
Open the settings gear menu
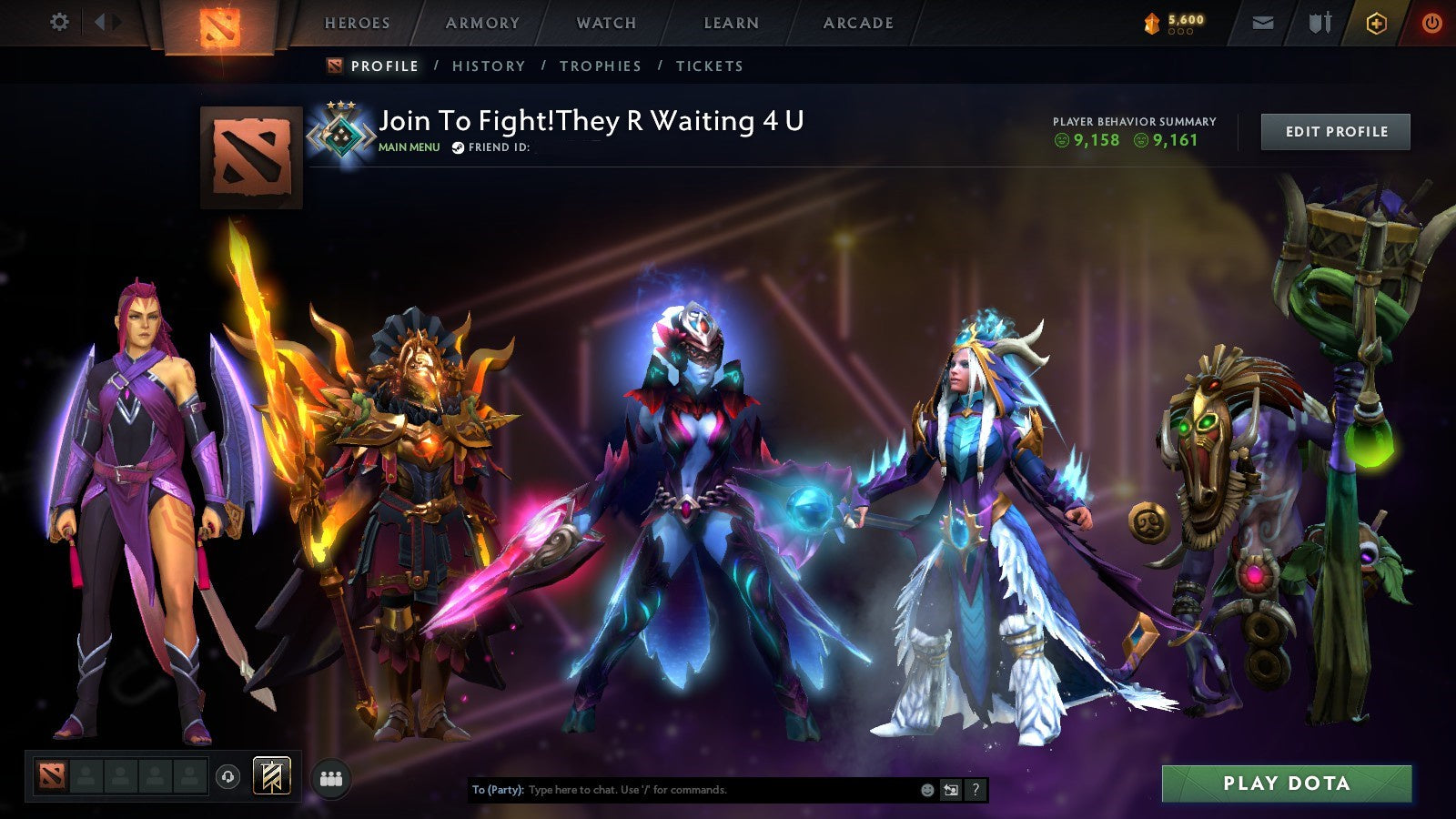tap(60, 22)
